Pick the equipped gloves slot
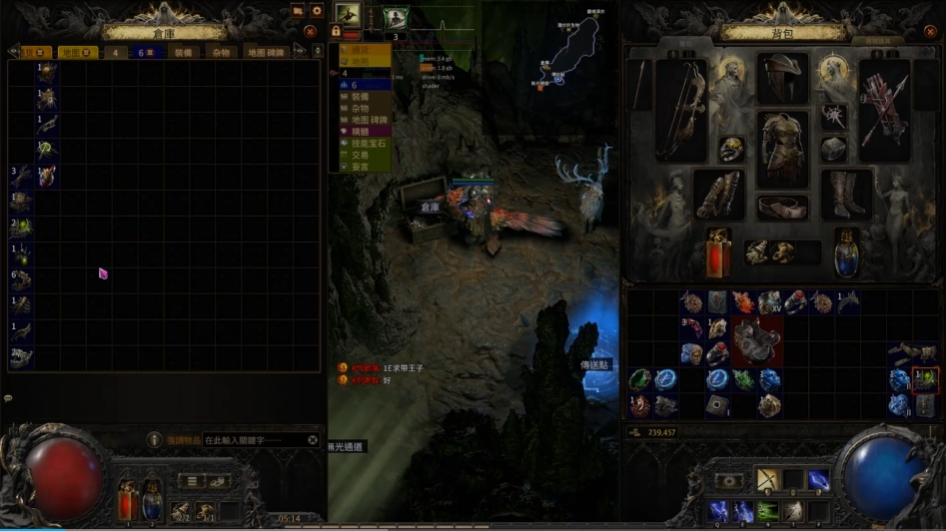The height and width of the screenshot is (531, 946). coord(717,194)
